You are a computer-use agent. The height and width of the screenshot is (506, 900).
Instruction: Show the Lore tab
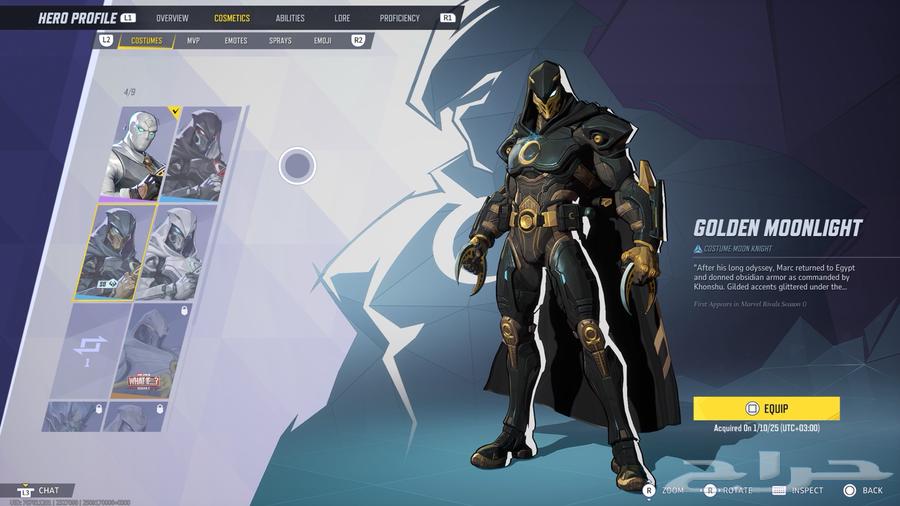(x=342, y=18)
